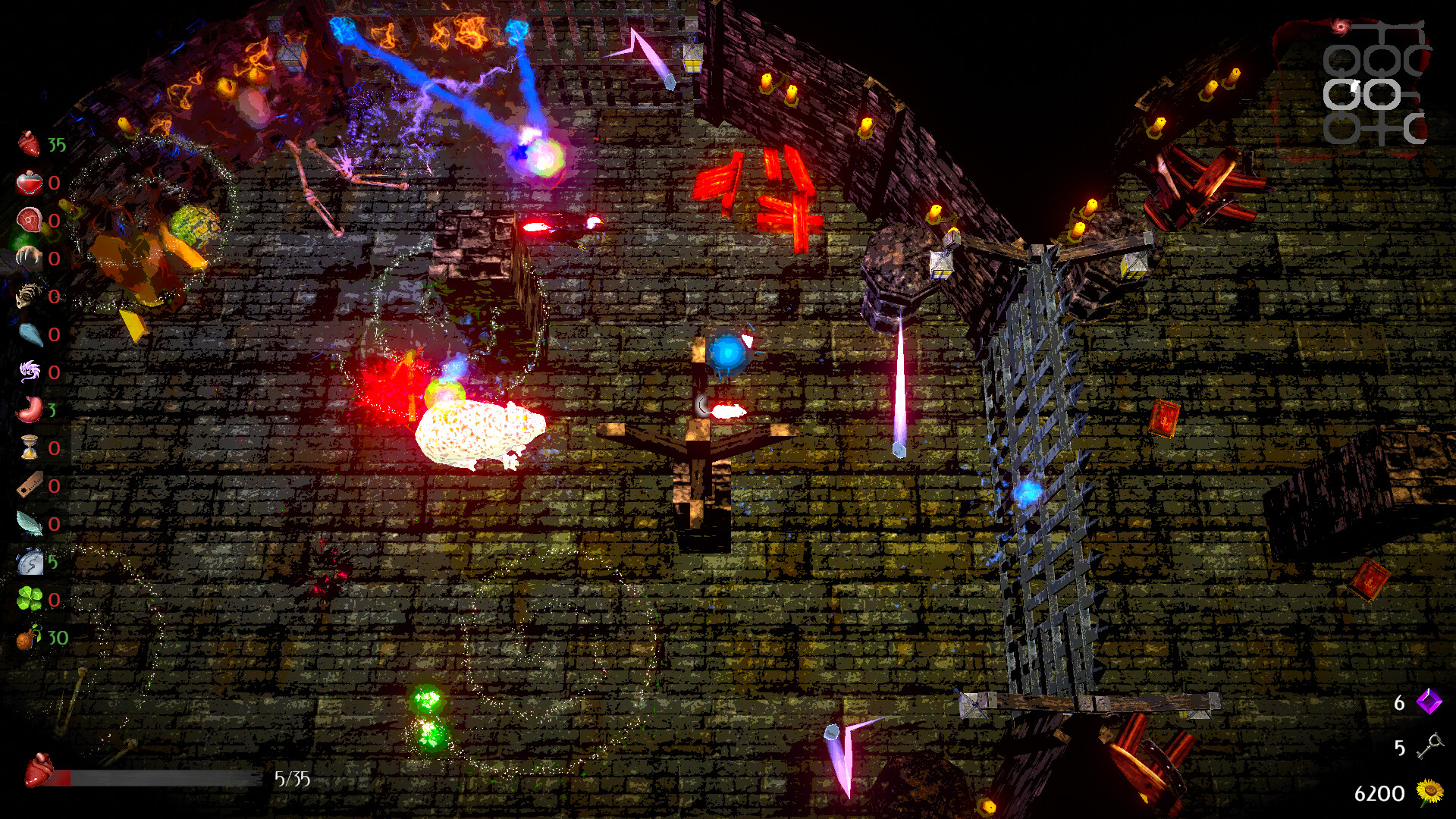Select the onion fruit icon showing 30
The image size is (1456, 819).
[x=27, y=639]
